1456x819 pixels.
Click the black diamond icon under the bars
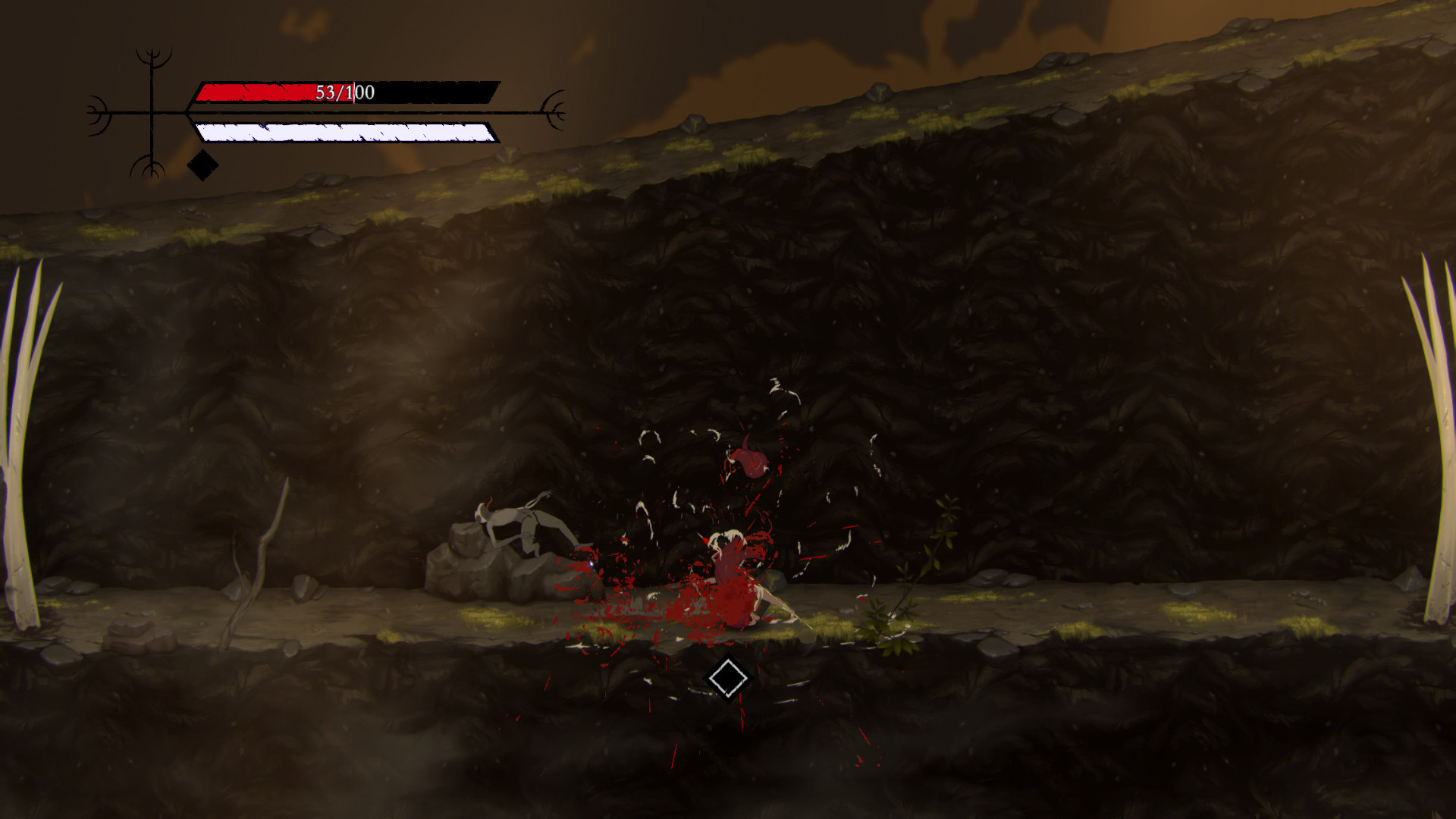tap(202, 165)
